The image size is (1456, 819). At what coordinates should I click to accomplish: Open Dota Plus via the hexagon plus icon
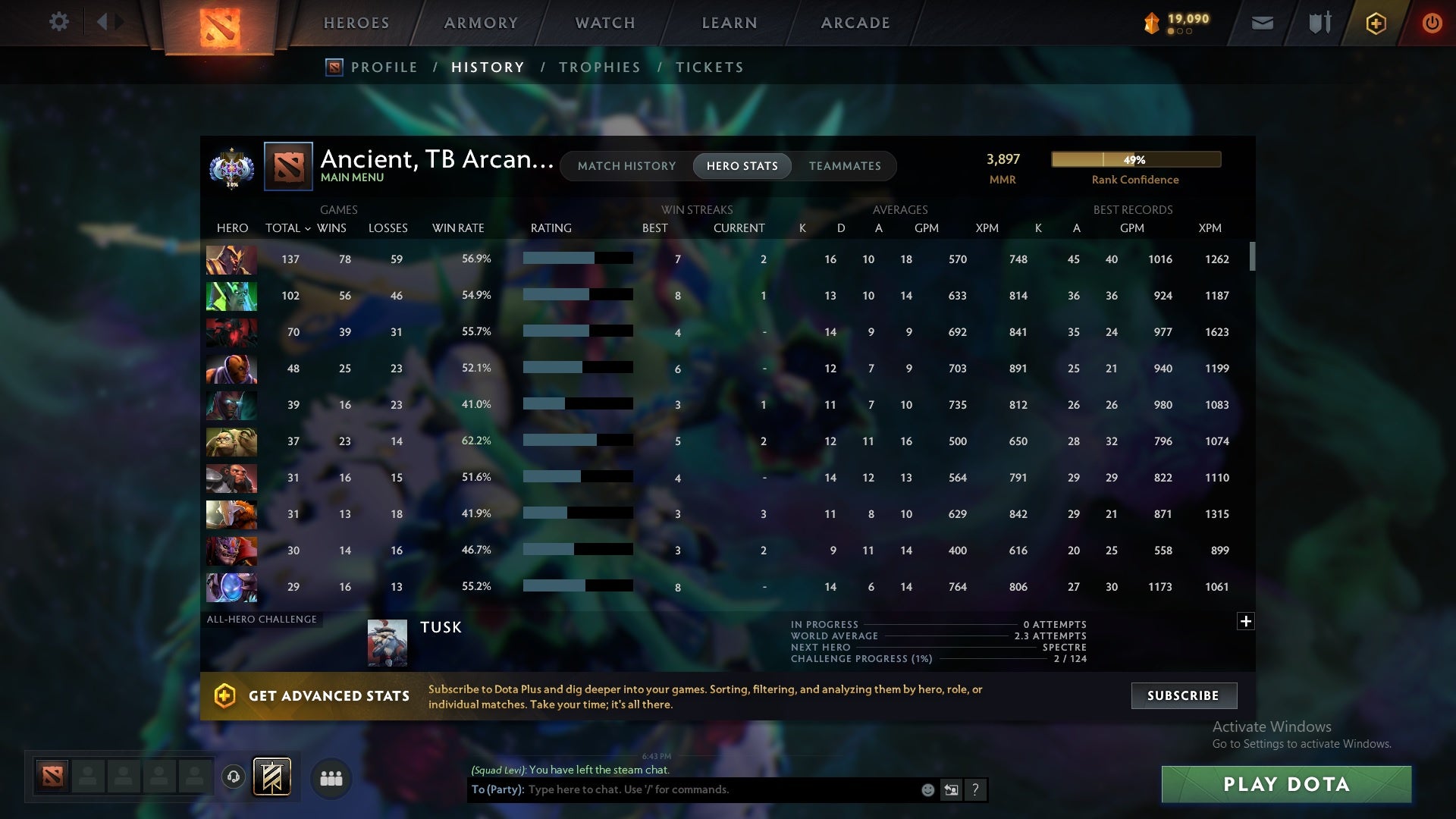pos(1375,23)
